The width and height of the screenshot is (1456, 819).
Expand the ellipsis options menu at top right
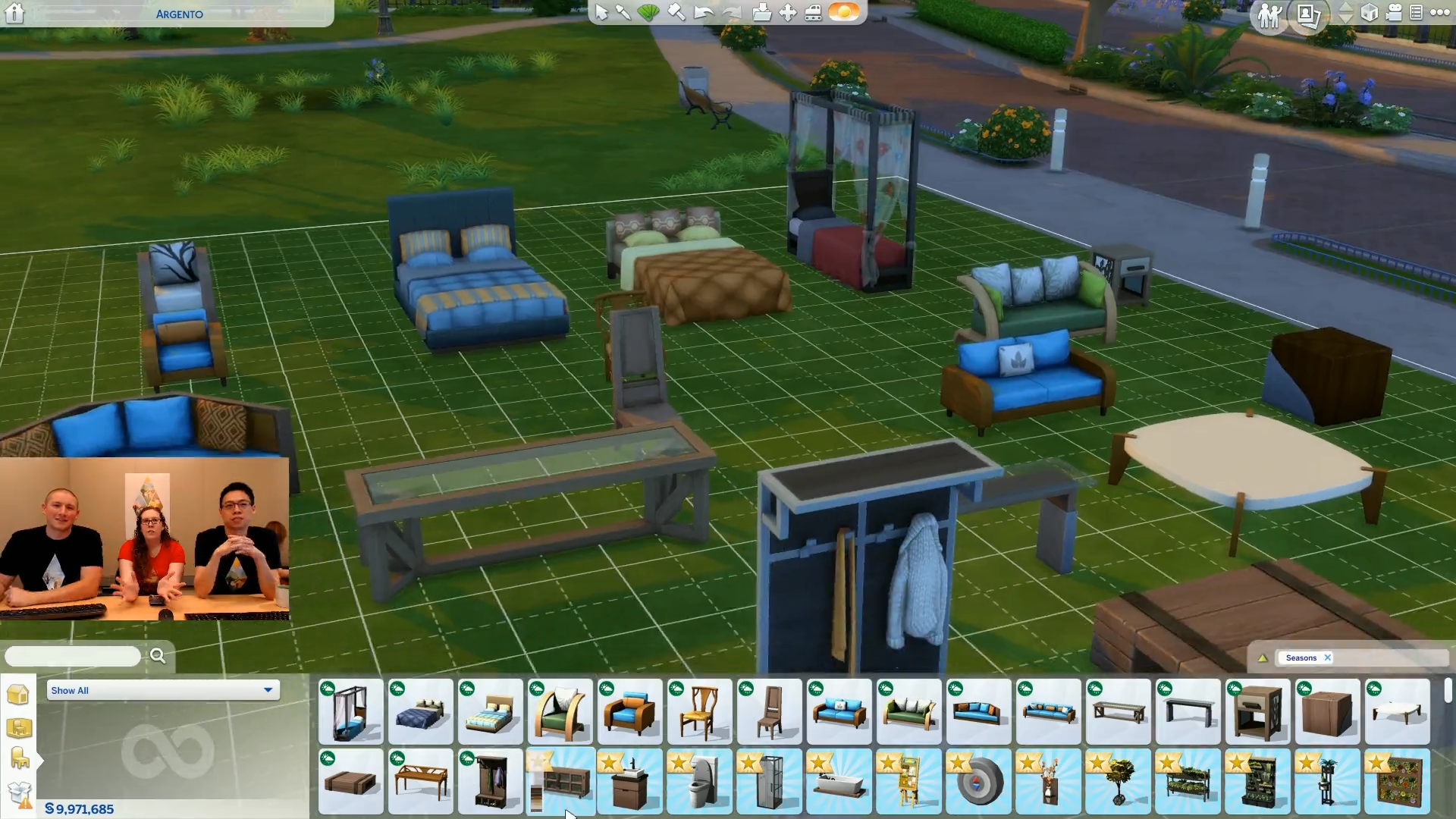(1439, 13)
